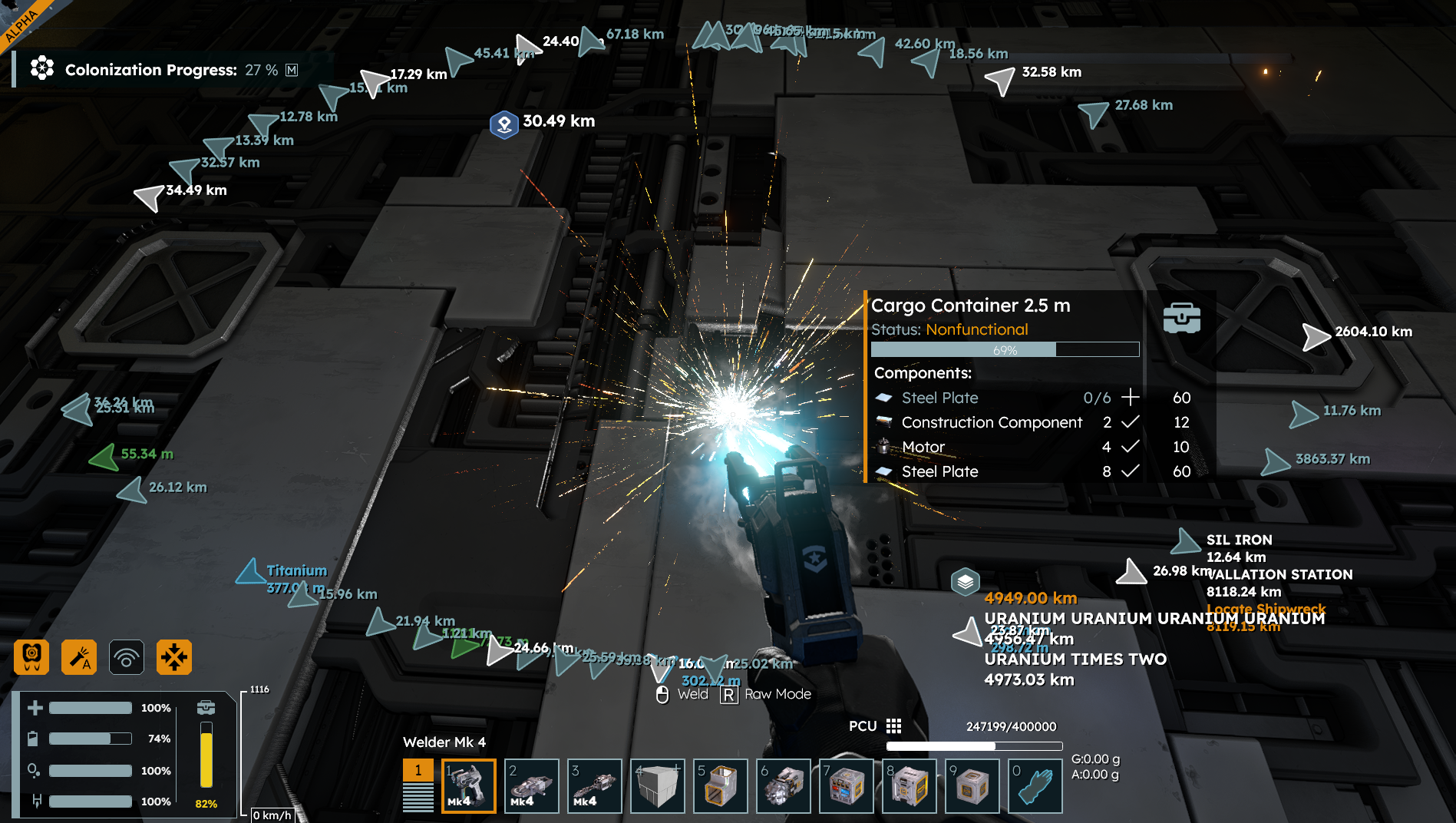The height and width of the screenshot is (823, 1456).
Task: Pick the drill block in slot 6
Action: pos(783,785)
